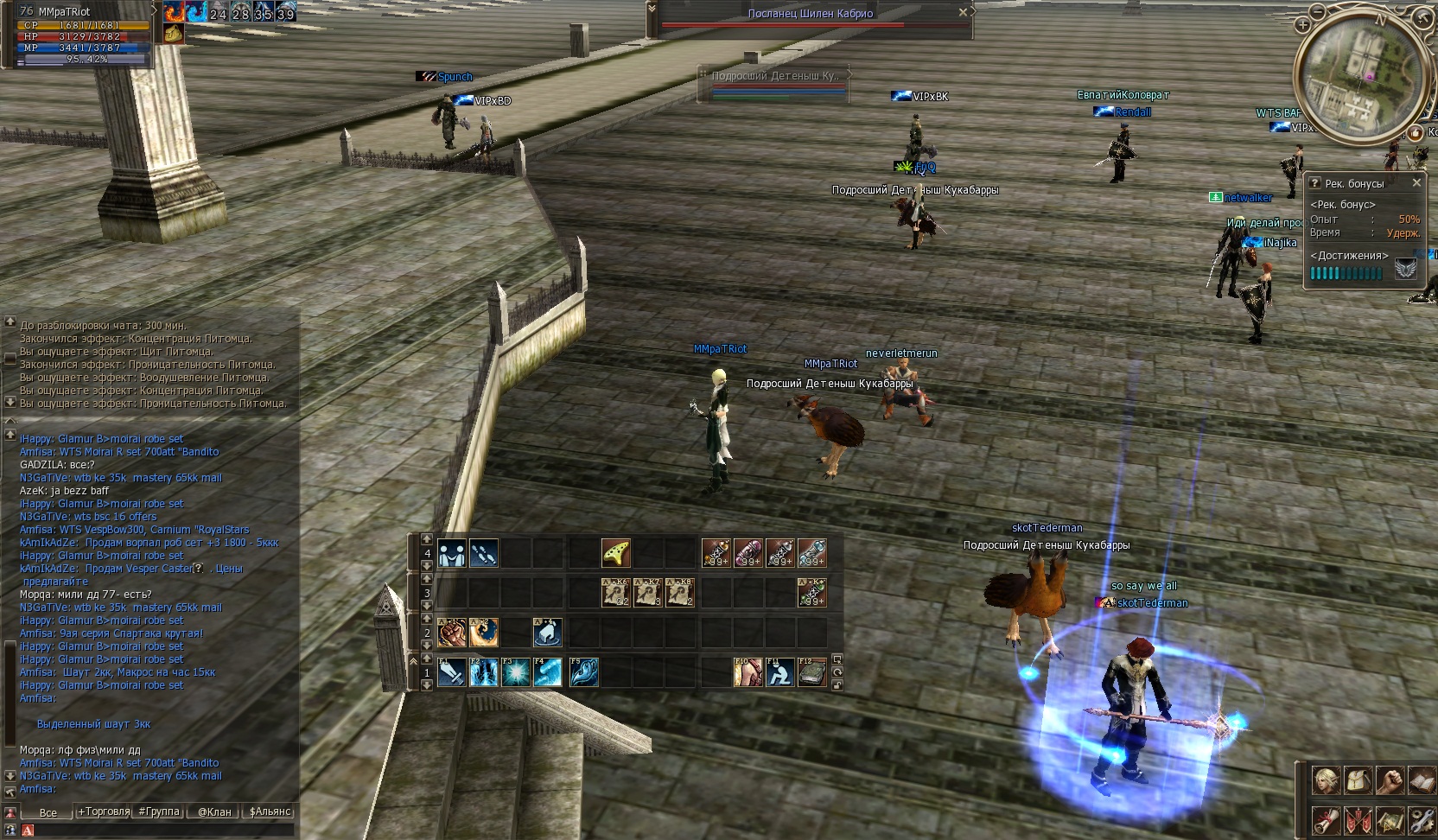The height and width of the screenshot is (840, 1438).
Task: Close the target window for Посланец Шилен Кабрио
Action: tap(963, 13)
